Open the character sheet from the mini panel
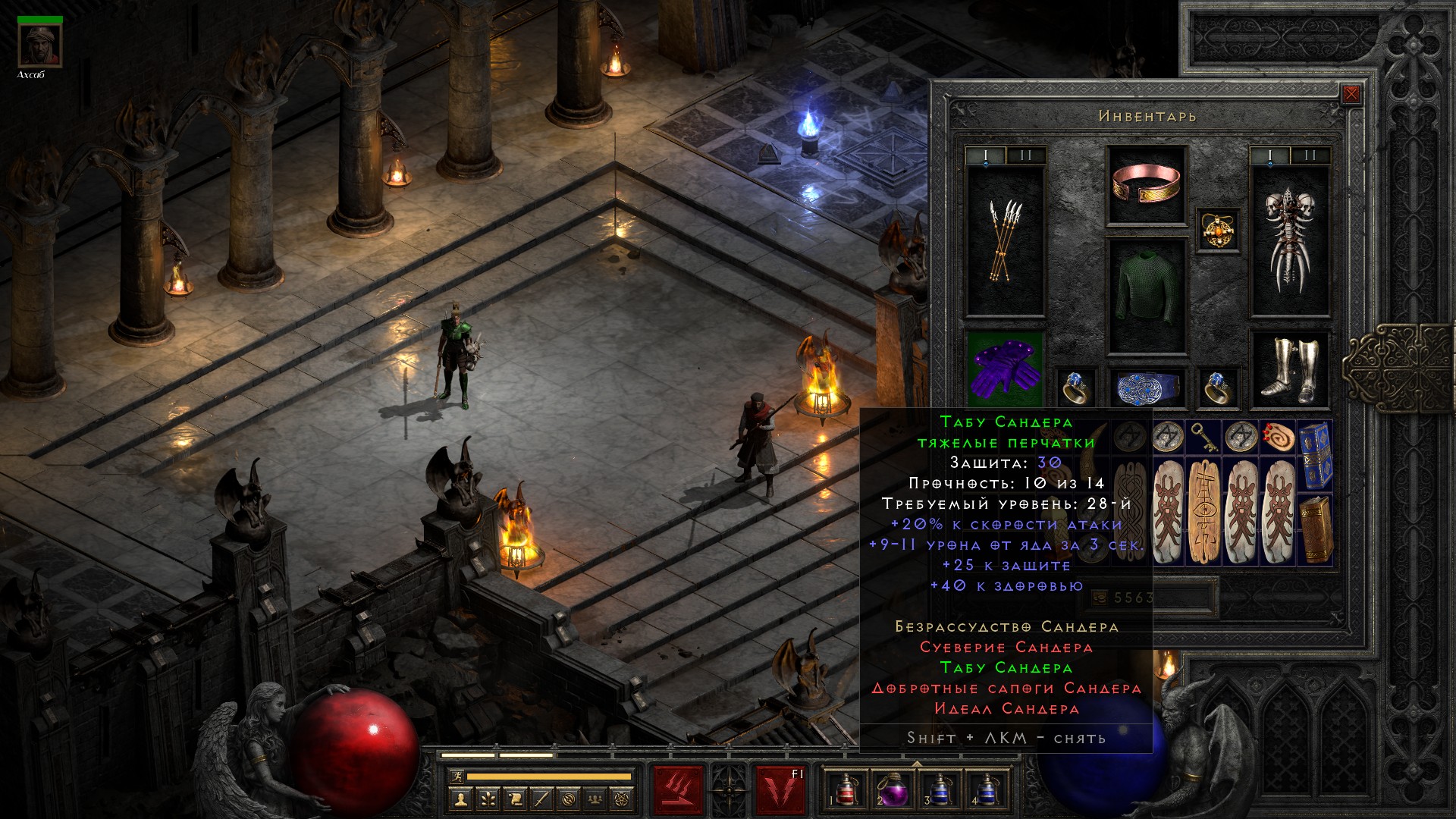Viewport: 1456px width, 819px height. [460, 799]
